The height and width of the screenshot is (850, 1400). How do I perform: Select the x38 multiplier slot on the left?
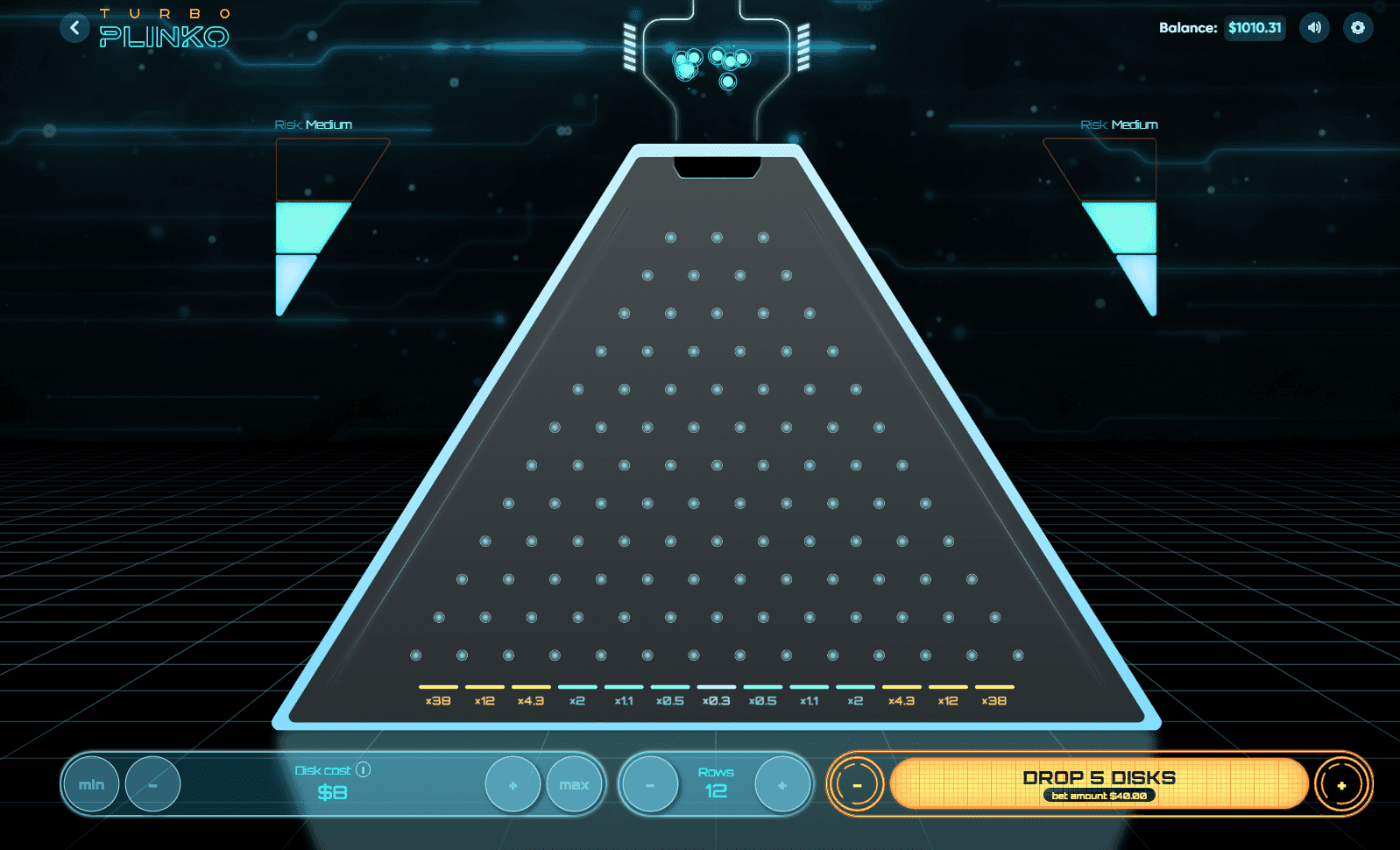437,696
